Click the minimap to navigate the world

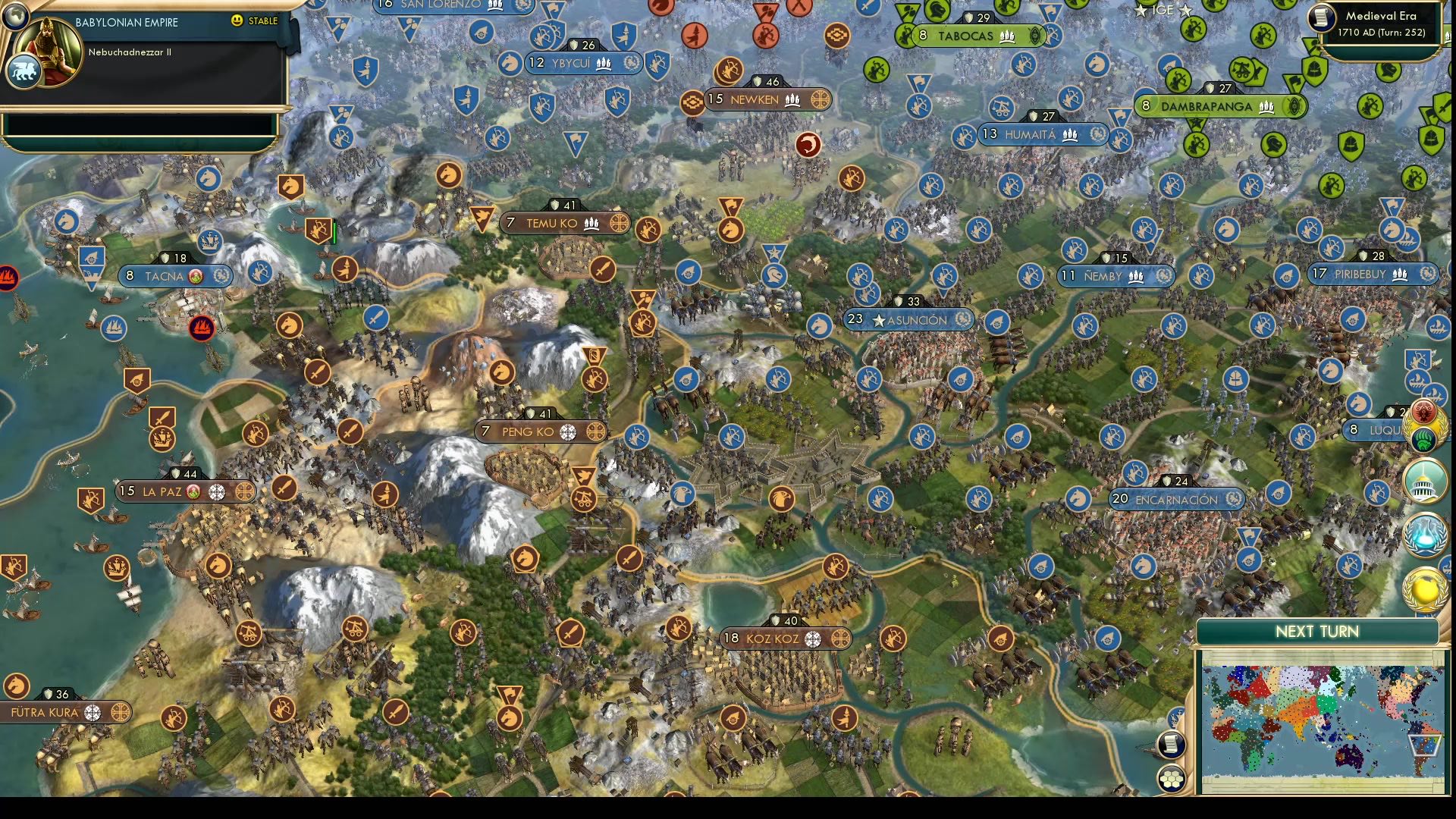coord(1323,720)
